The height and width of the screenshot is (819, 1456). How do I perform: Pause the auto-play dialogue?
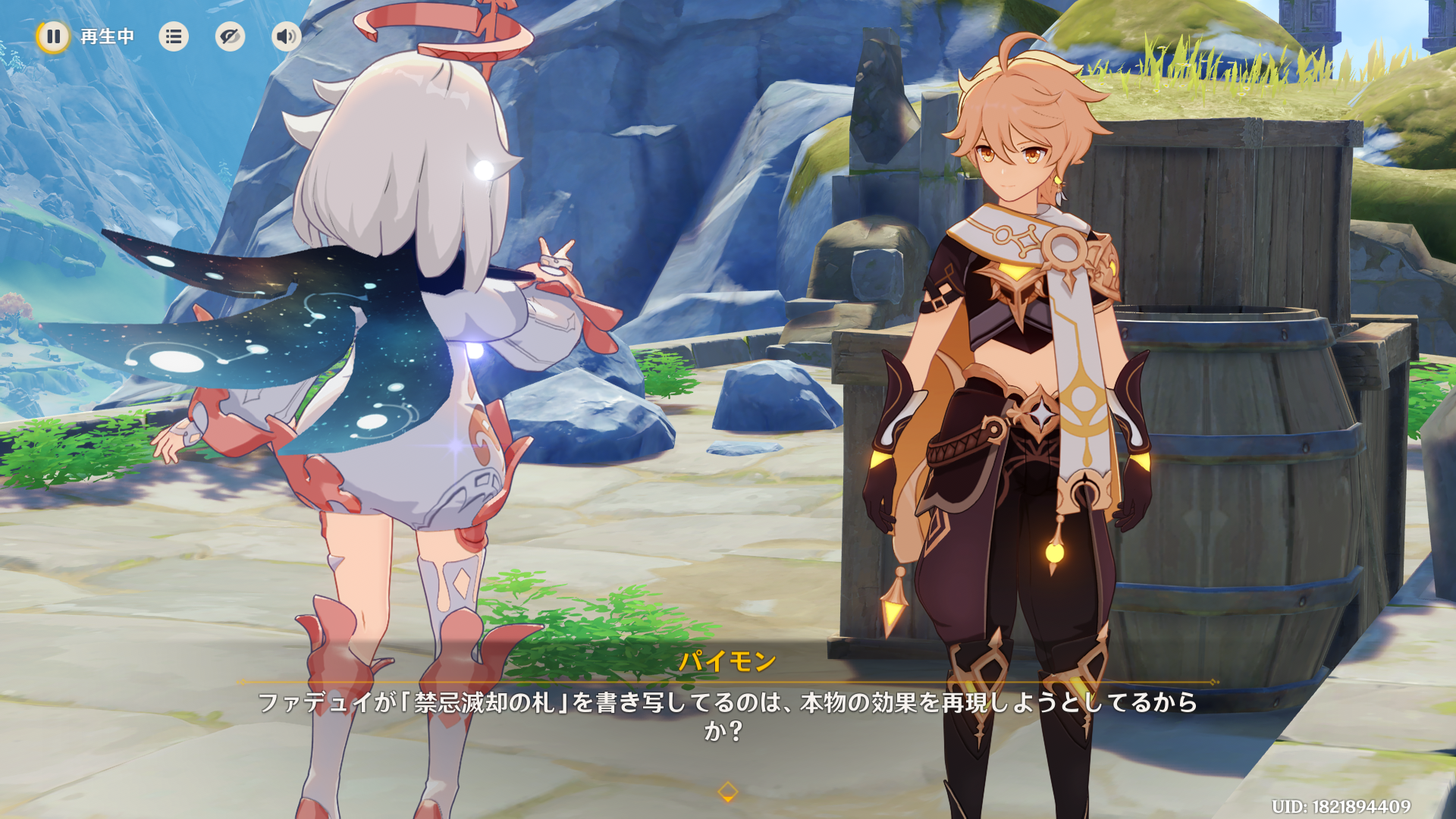click(53, 36)
